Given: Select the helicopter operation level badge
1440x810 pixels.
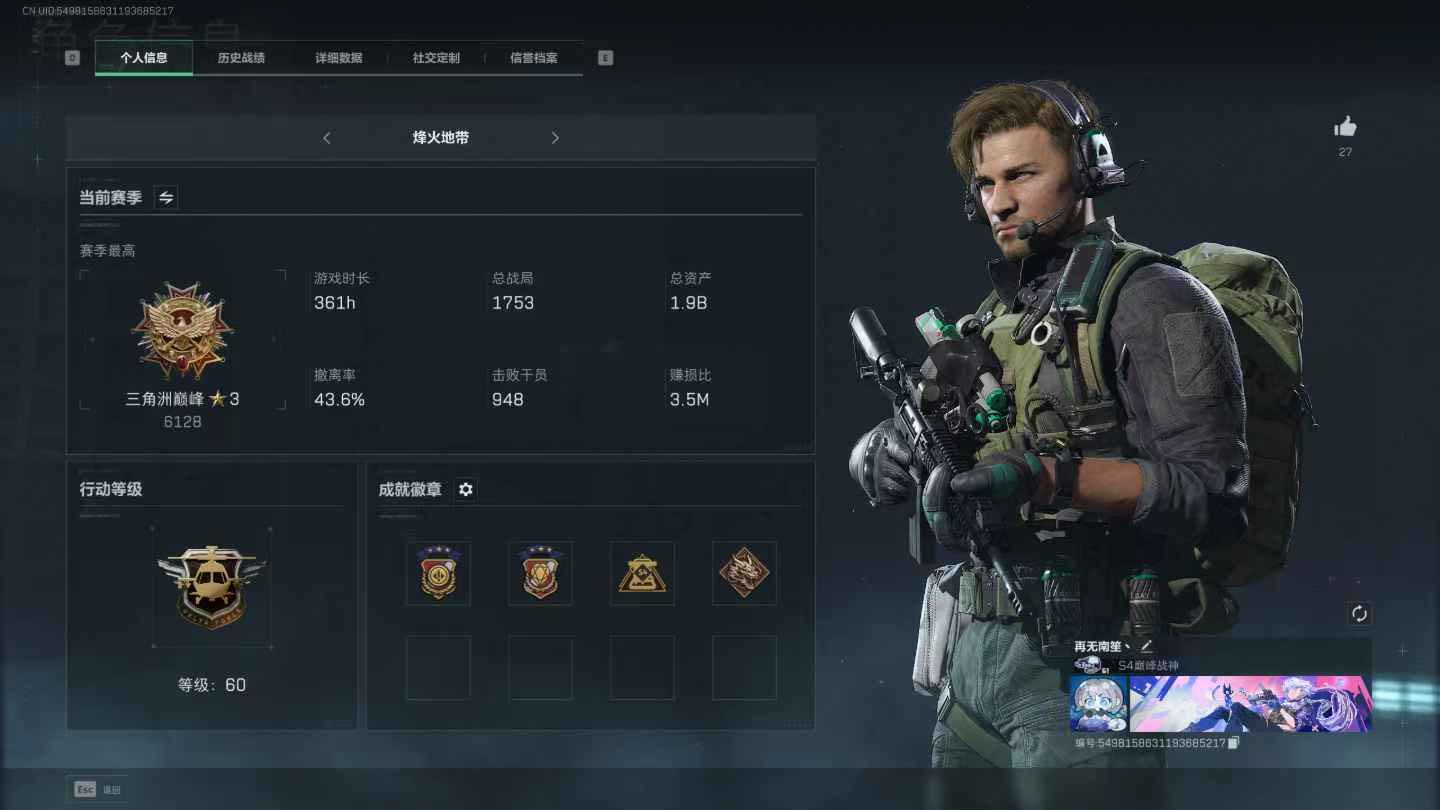Looking at the screenshot, I should (211, 585).
